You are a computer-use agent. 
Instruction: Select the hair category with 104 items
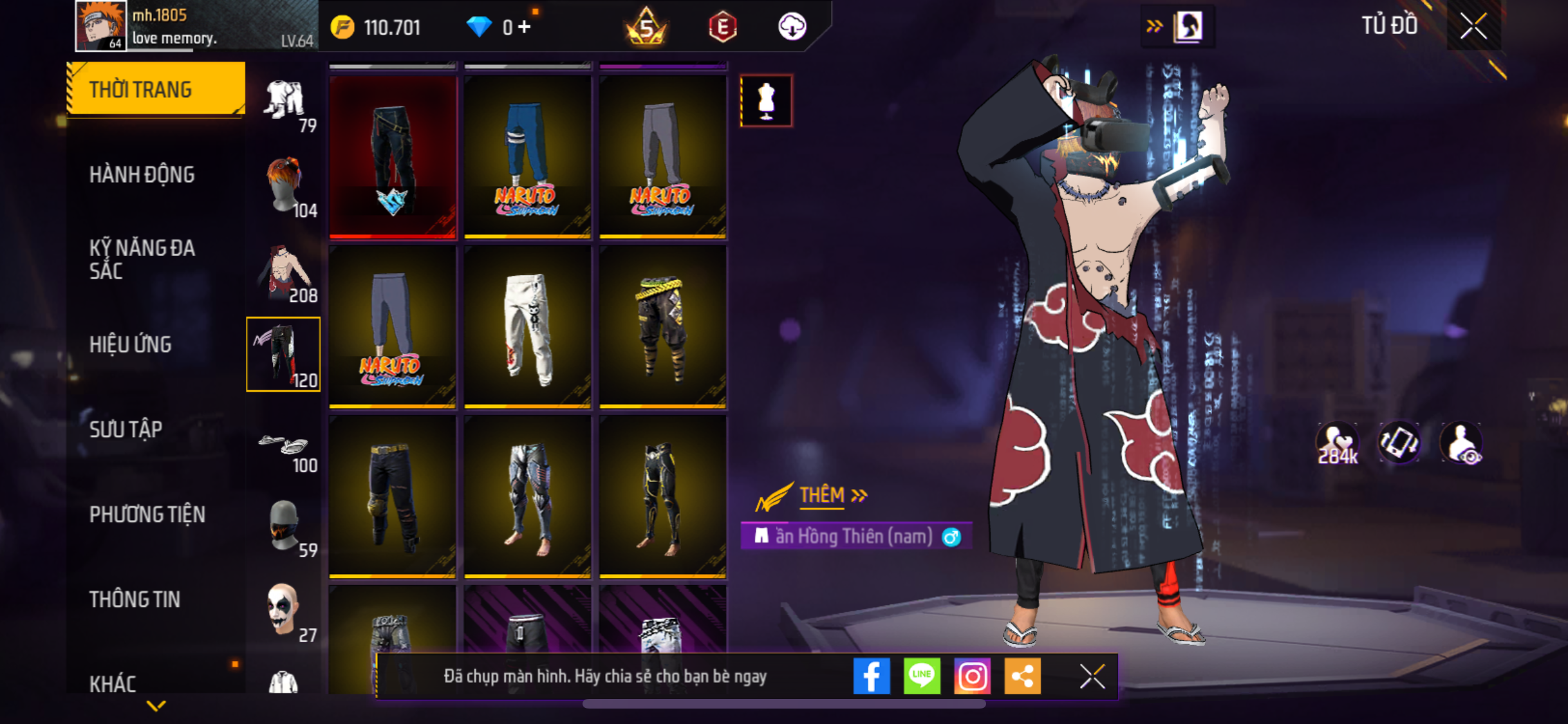click(284, 186)
